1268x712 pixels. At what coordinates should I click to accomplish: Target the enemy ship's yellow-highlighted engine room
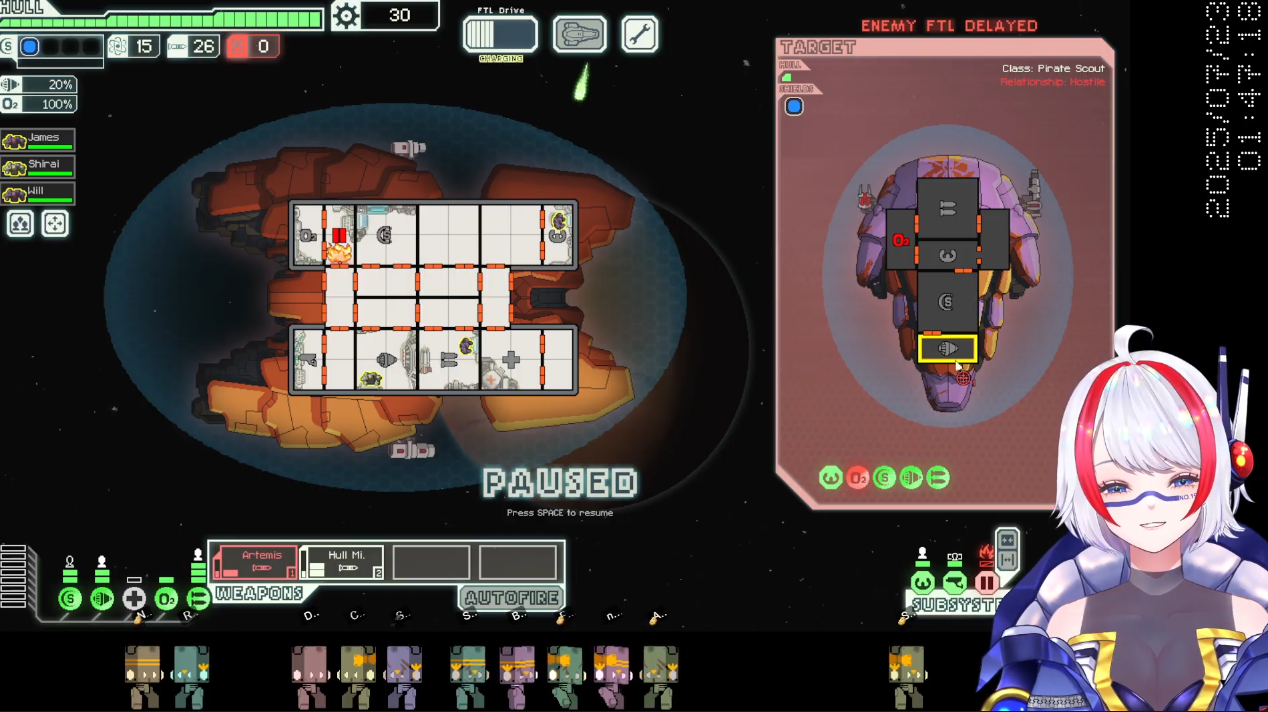click(947, 349)
